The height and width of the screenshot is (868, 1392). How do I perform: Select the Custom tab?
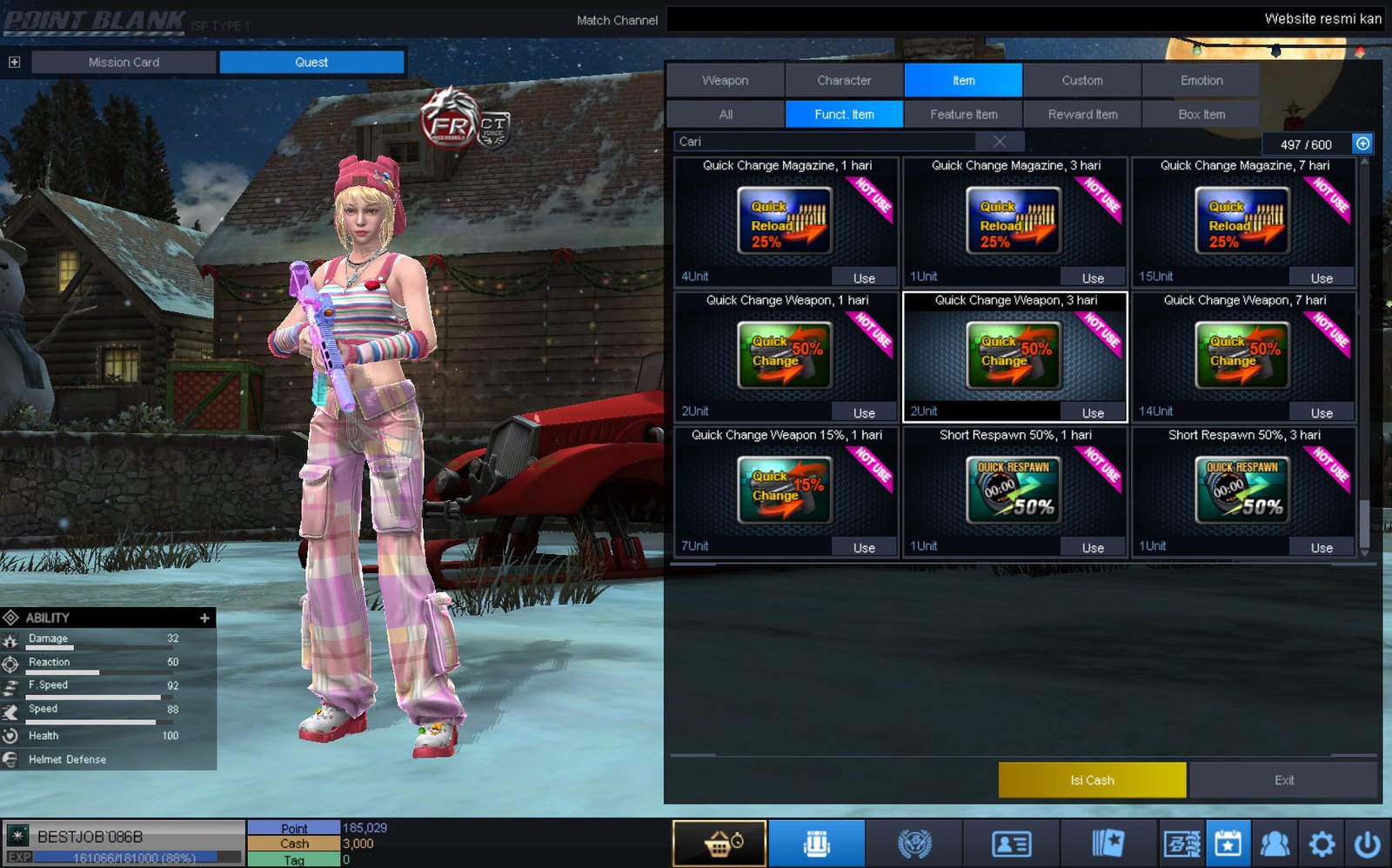(x=1082, y=80)
